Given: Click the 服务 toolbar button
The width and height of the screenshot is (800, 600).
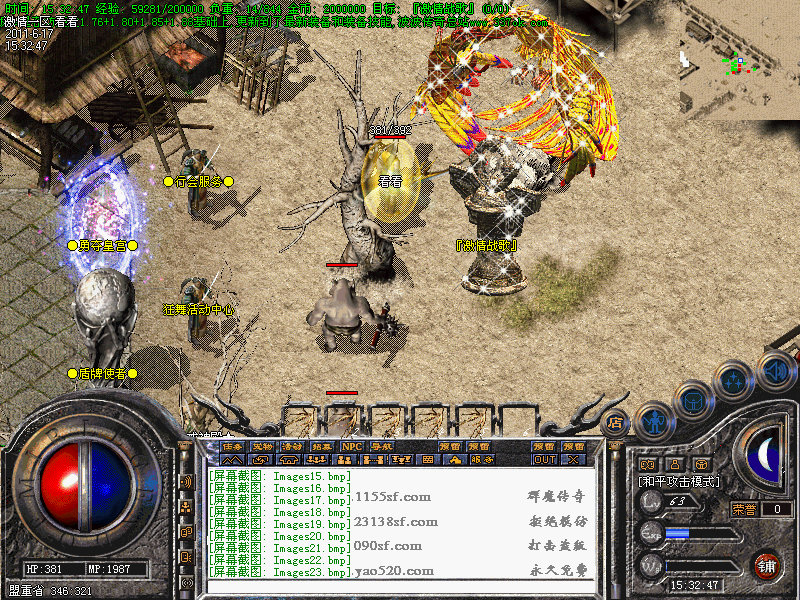Looking at the screenshot, I should click(482, 460).
